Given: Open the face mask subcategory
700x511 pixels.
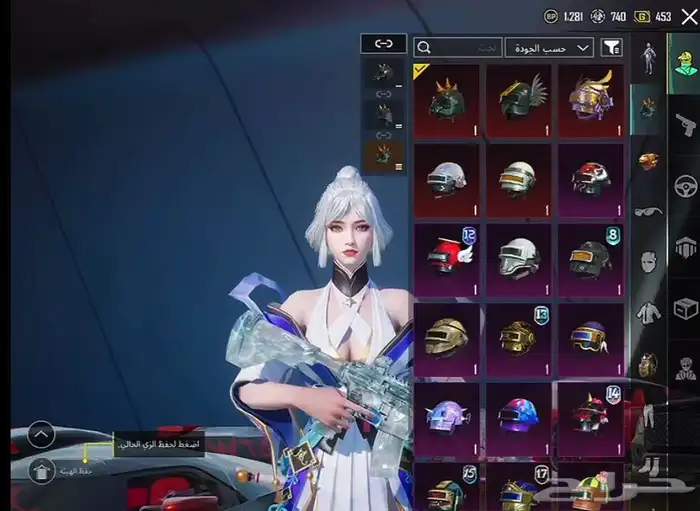Looking at the screenshot, I should pos(648,262).
